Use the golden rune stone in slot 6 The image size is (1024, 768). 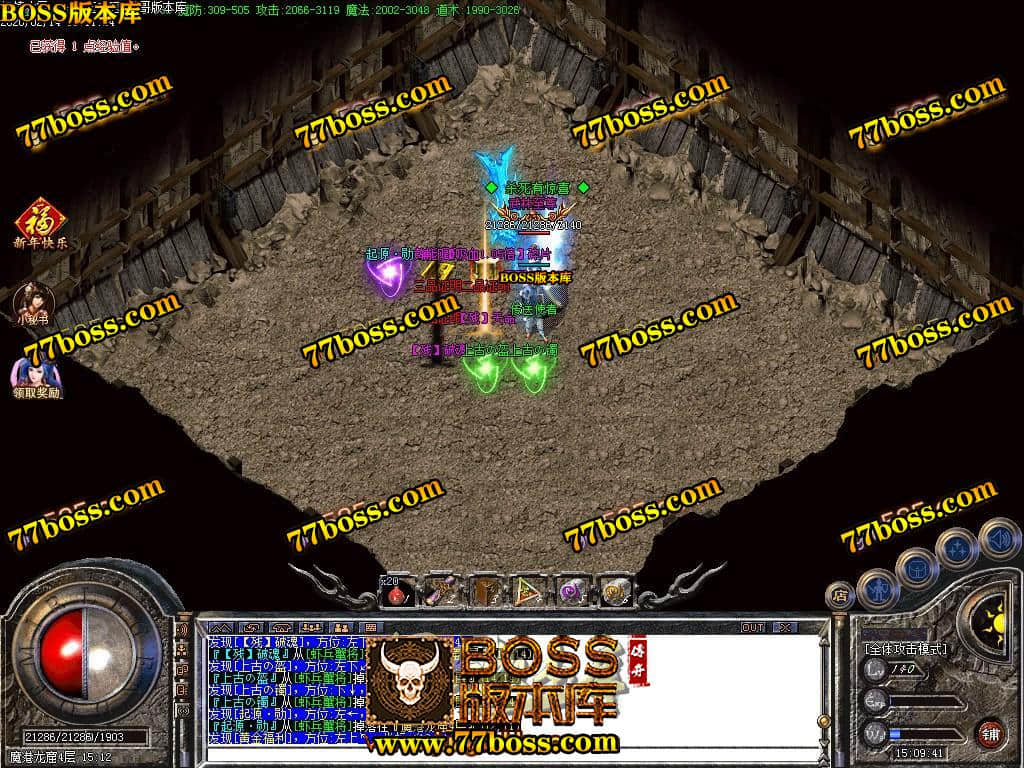tap(614, 592)
